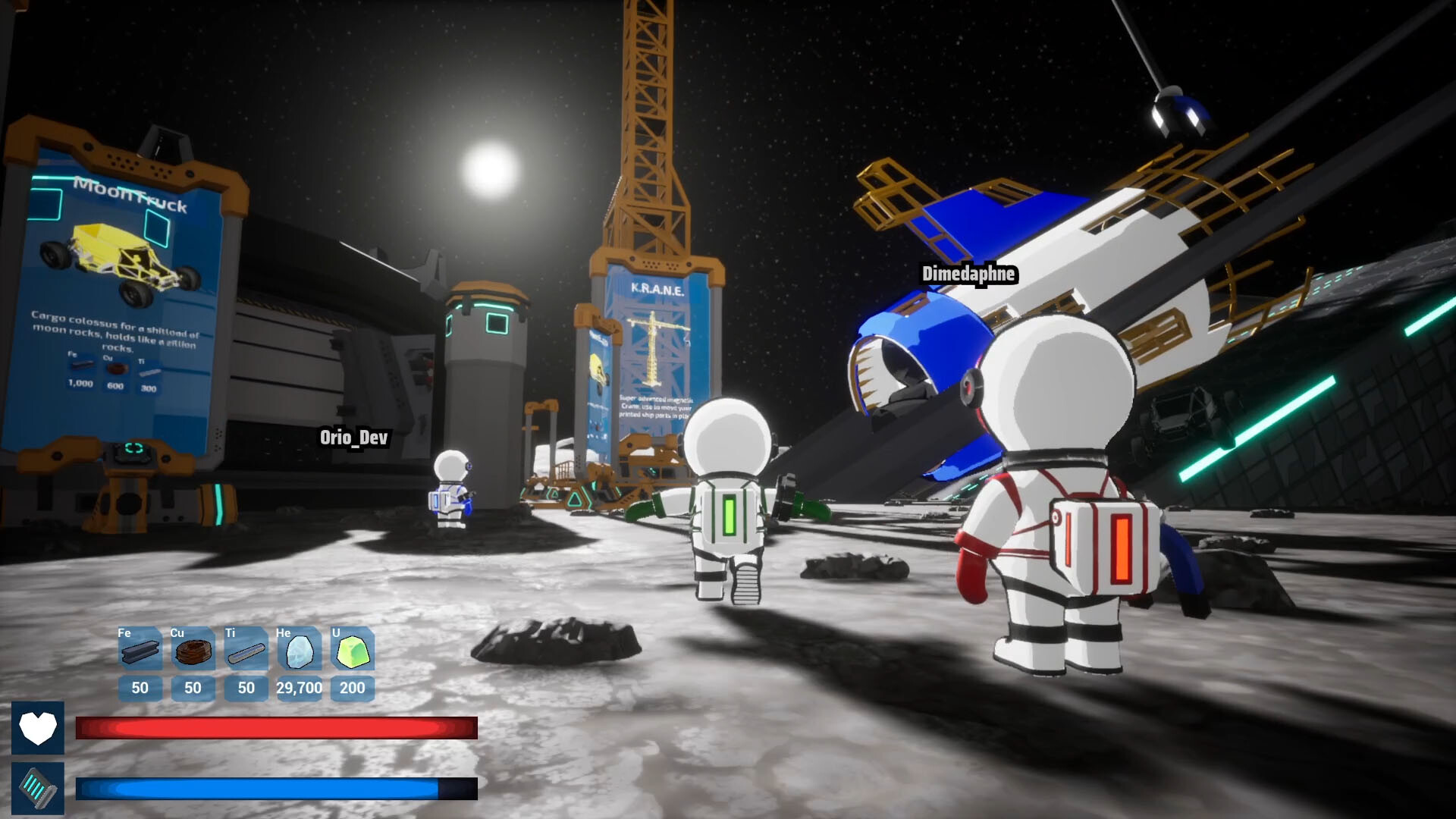The image size is (1456, 819).
Task: Click the battery energy icon
Action: pyautogui.click(x=39, y=789)
